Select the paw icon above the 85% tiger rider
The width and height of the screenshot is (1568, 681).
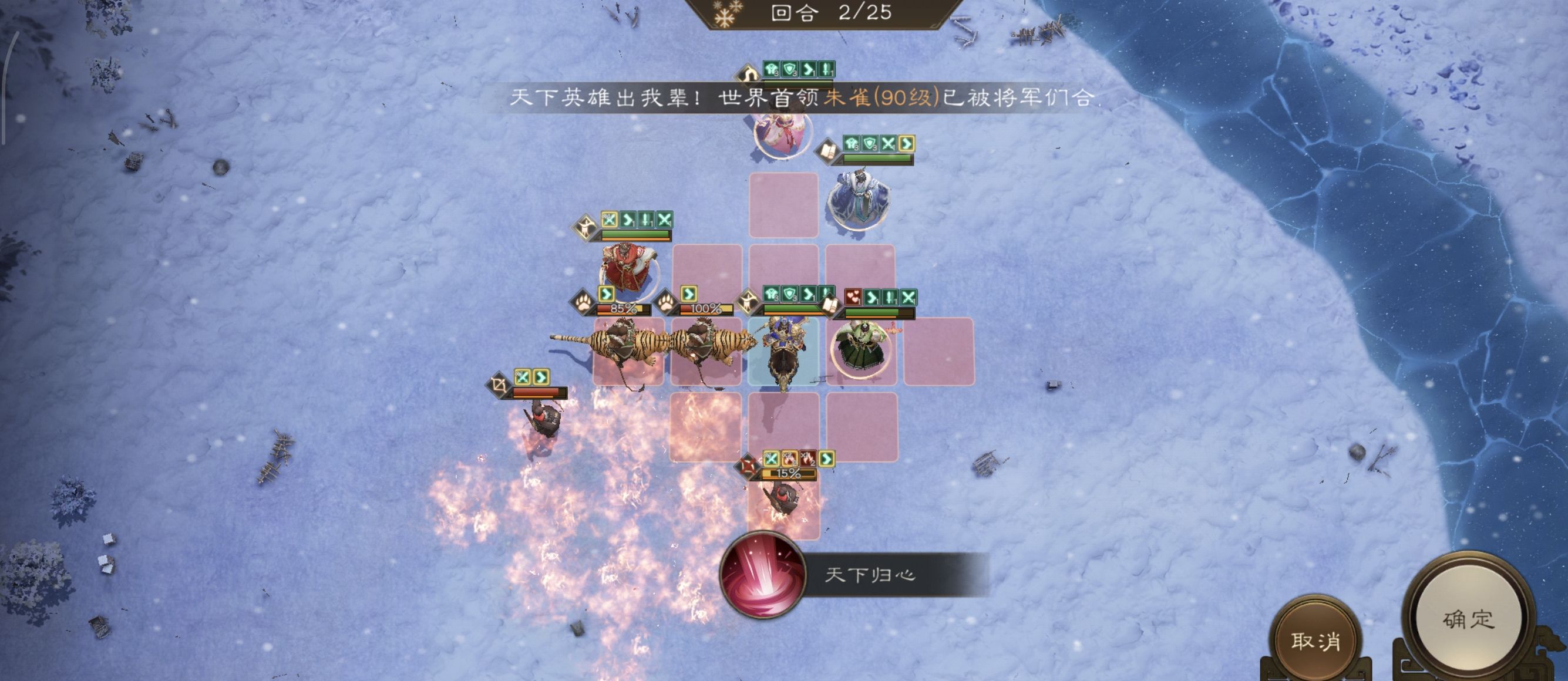coord(583,305)
